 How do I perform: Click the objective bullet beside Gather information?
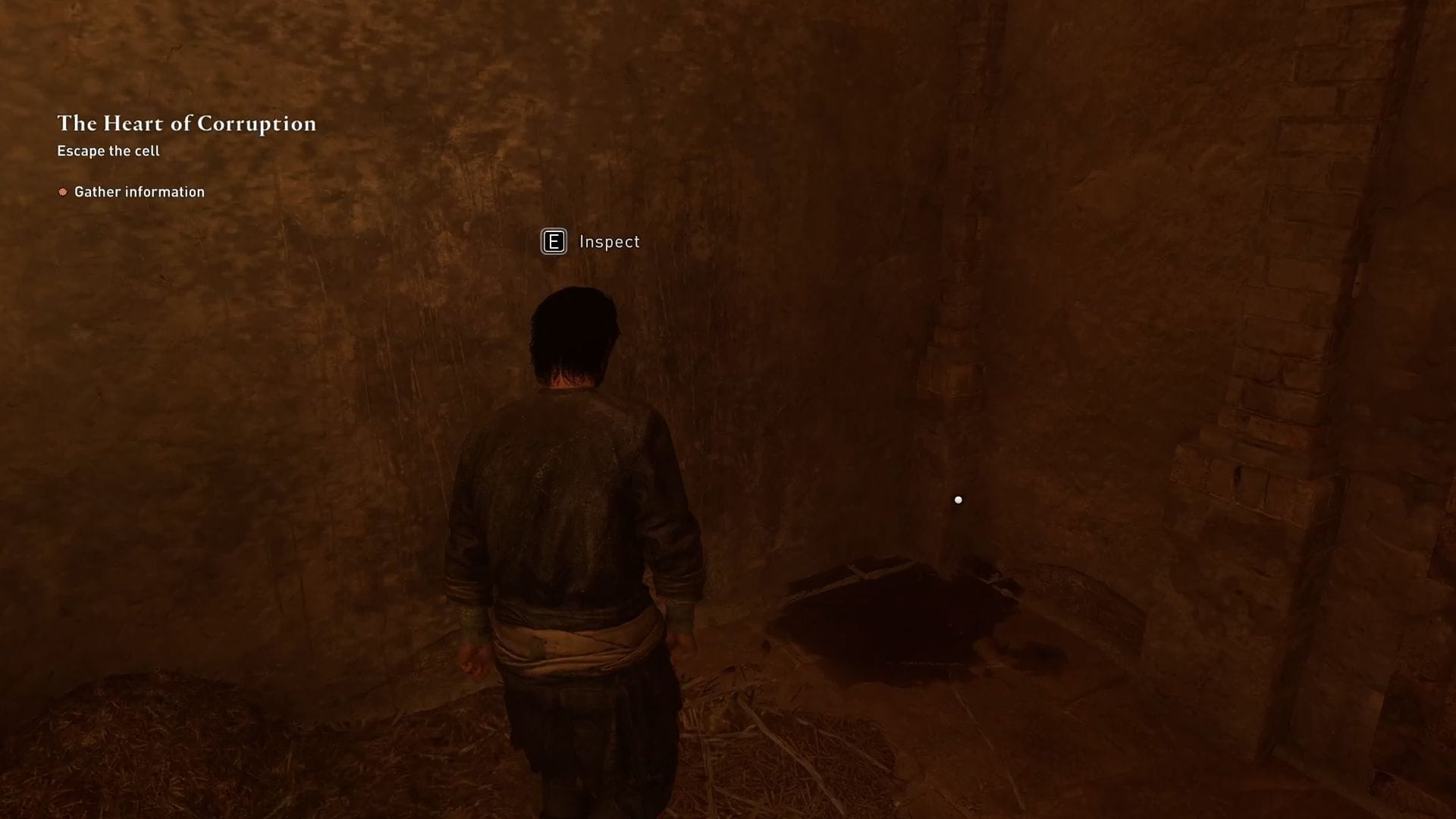[63, 192]
